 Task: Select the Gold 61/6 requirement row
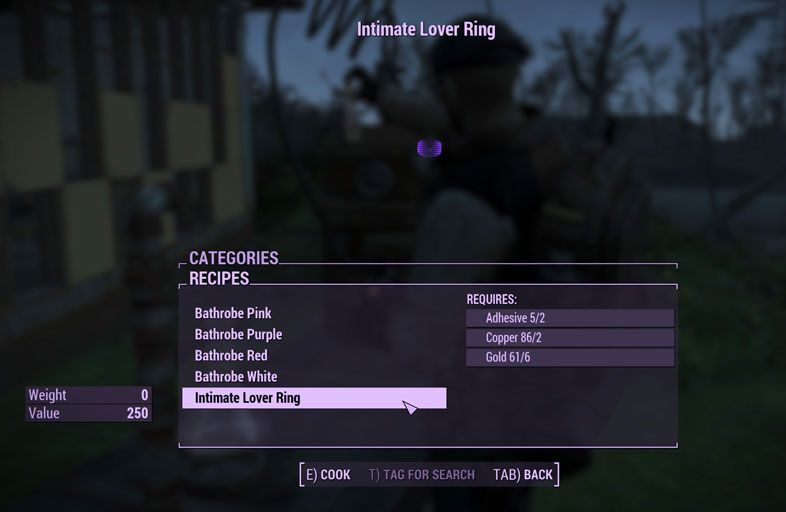[x=569, y=357]
